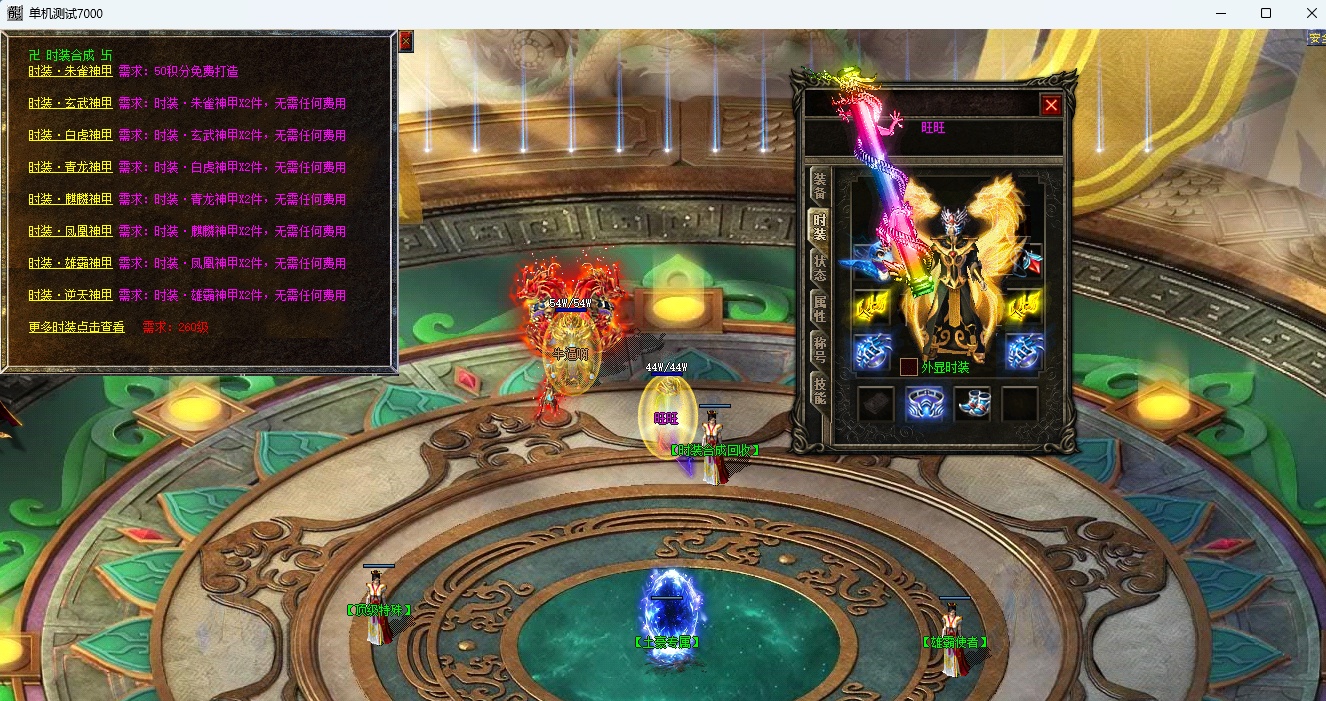Show the 状态 tab
1326x701 pixels.
(819, 267)
